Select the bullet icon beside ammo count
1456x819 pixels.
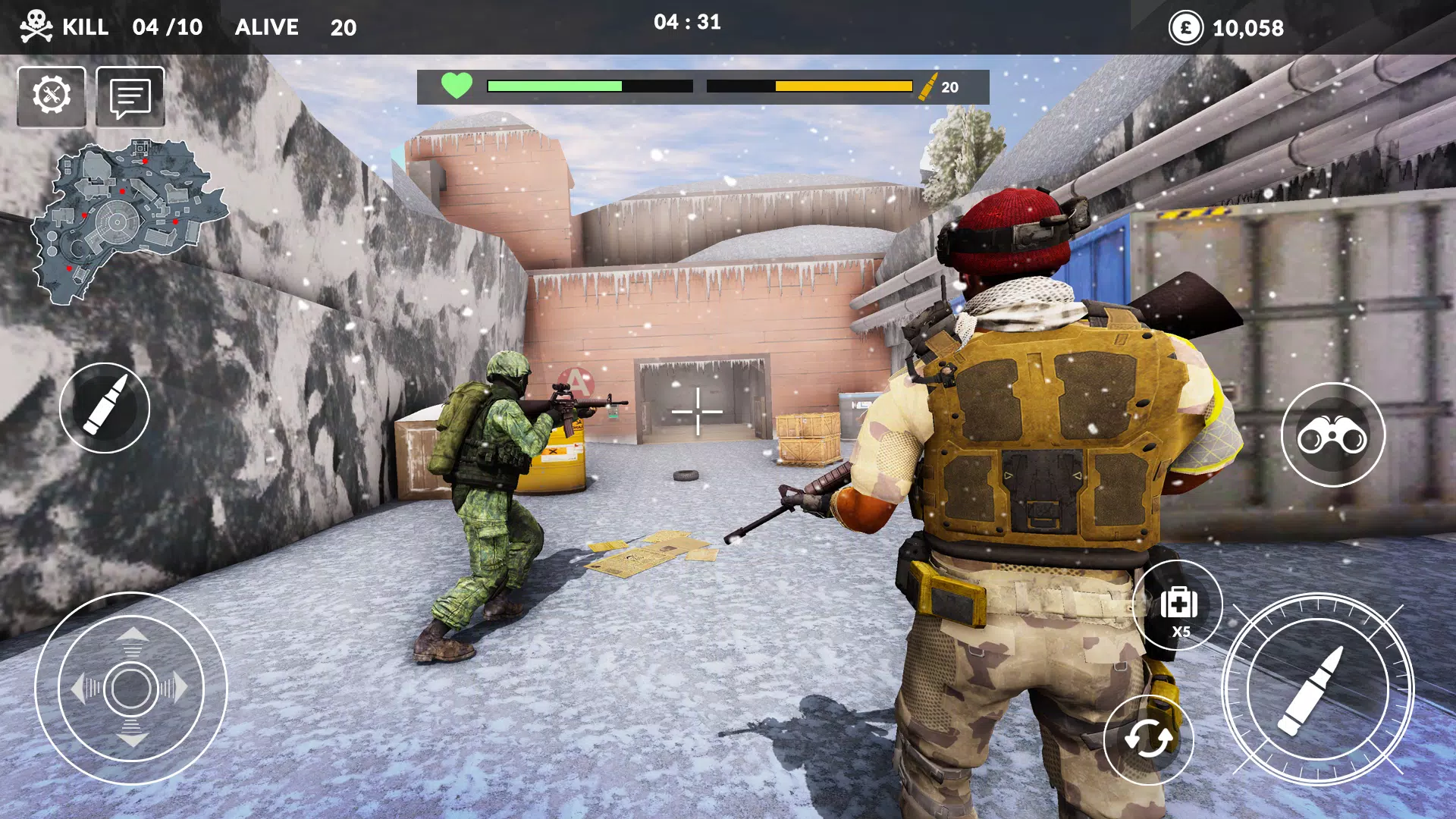(x=930, y=85)
